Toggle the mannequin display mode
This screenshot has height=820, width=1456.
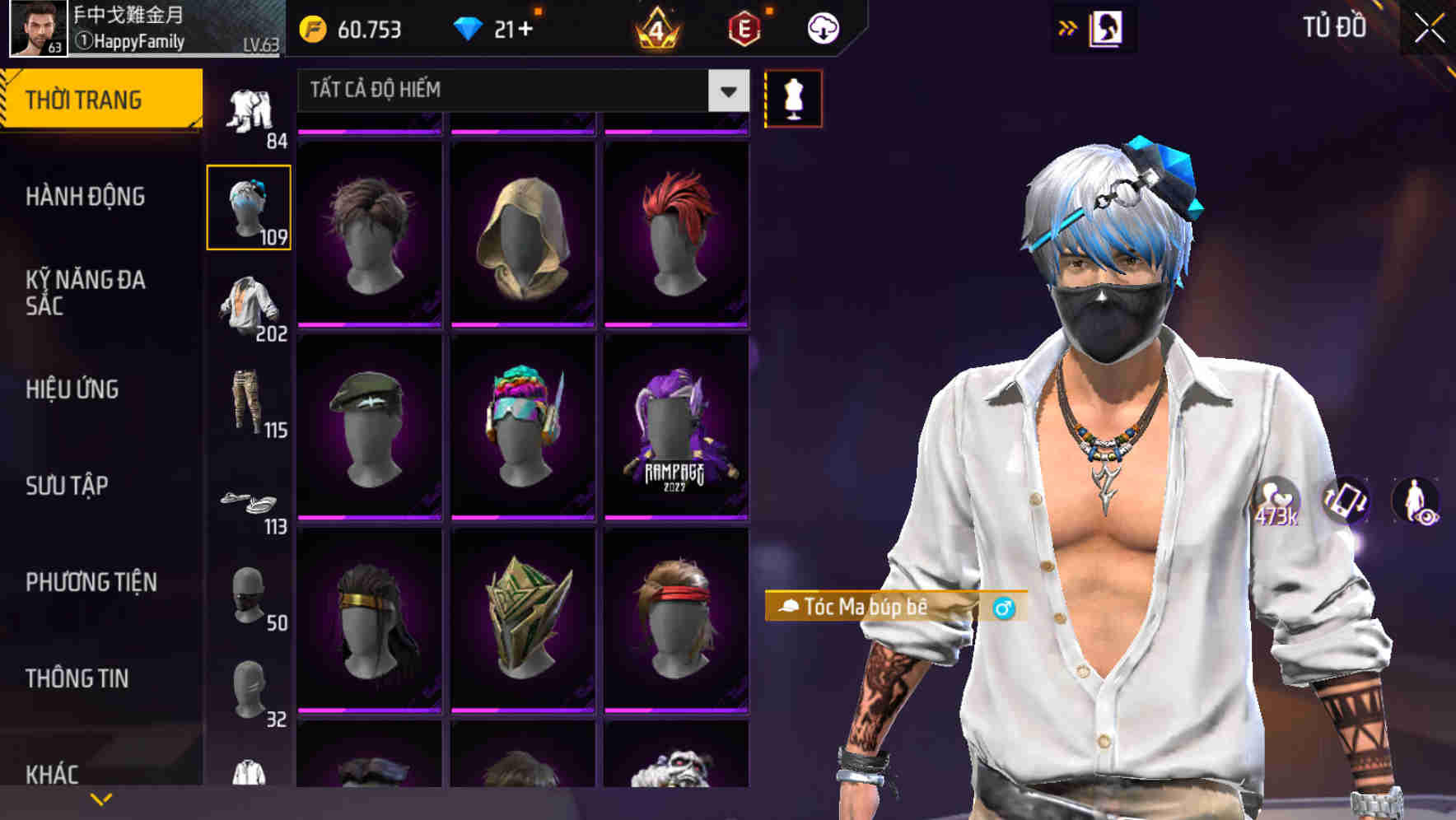coord(793,98)
